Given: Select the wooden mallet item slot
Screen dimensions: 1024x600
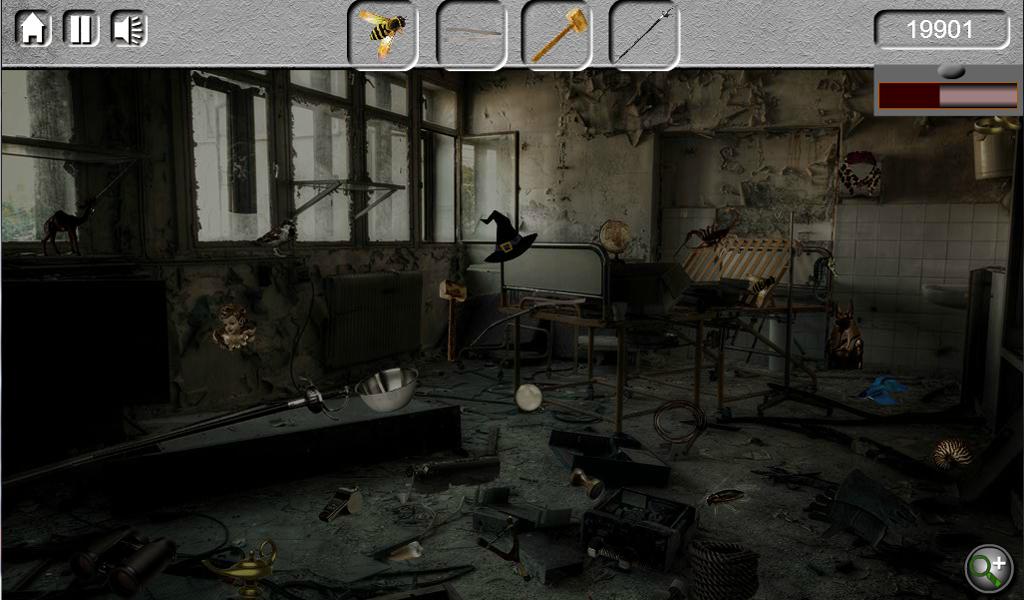Looking at the screenshot, I should click(x=557, y=35).
